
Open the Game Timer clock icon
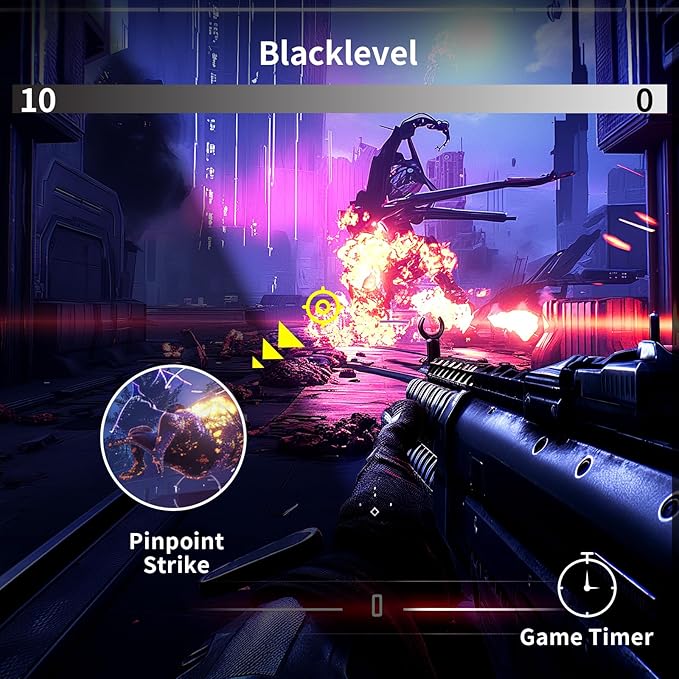(587, 586)
